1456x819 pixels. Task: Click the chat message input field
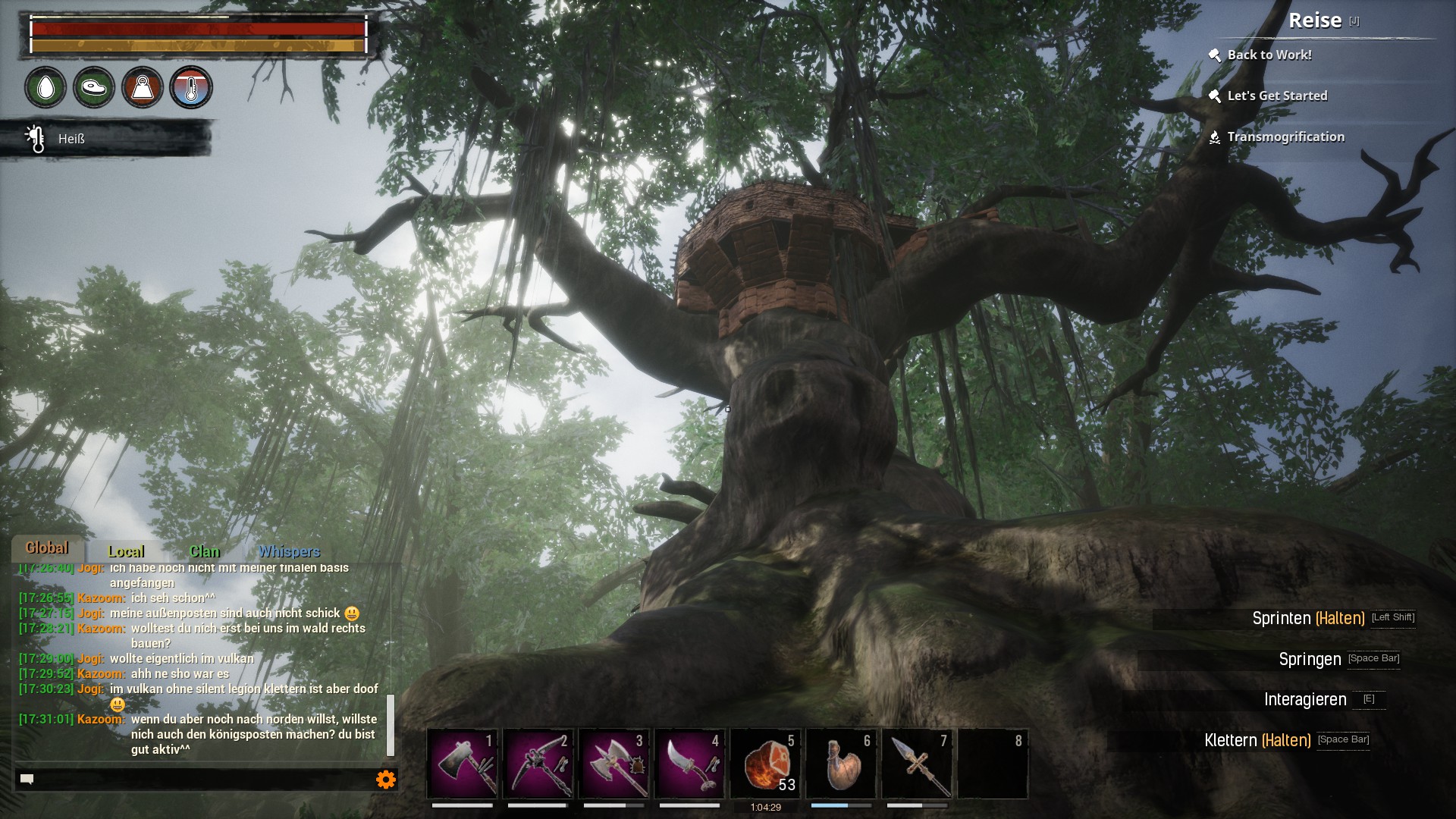coord(197,779)
